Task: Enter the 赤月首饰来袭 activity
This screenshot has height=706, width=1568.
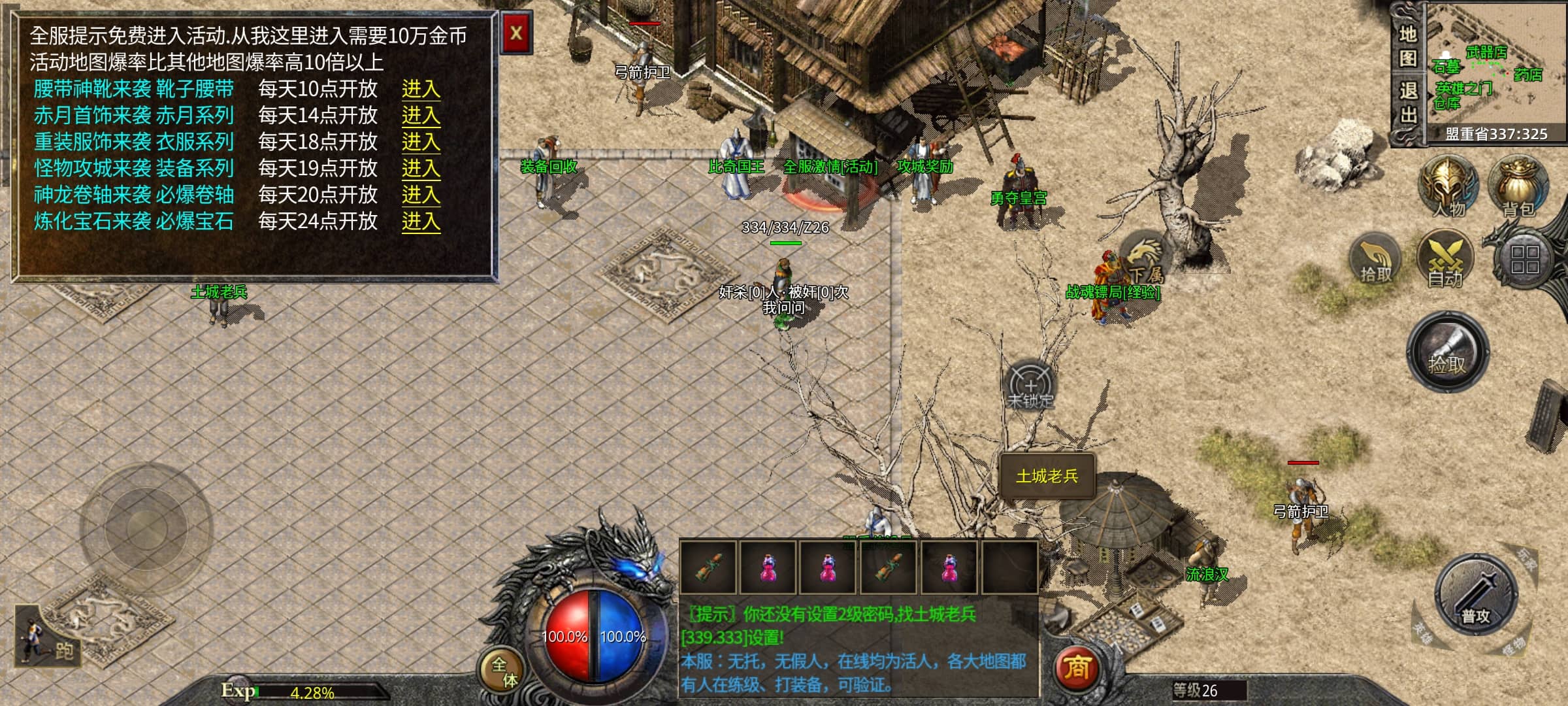Action: pyautogui.click(x=420, y=116)
